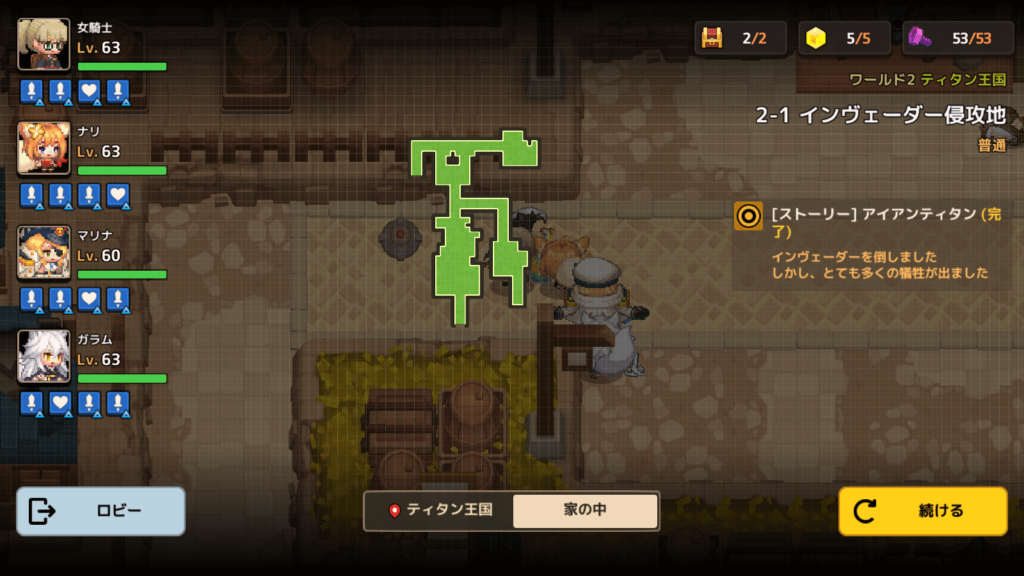Image resolution: width=1024 pixels, height=576 pixels.
Task: Pick ガラム hero portrait
Action: tap(44, 356)
